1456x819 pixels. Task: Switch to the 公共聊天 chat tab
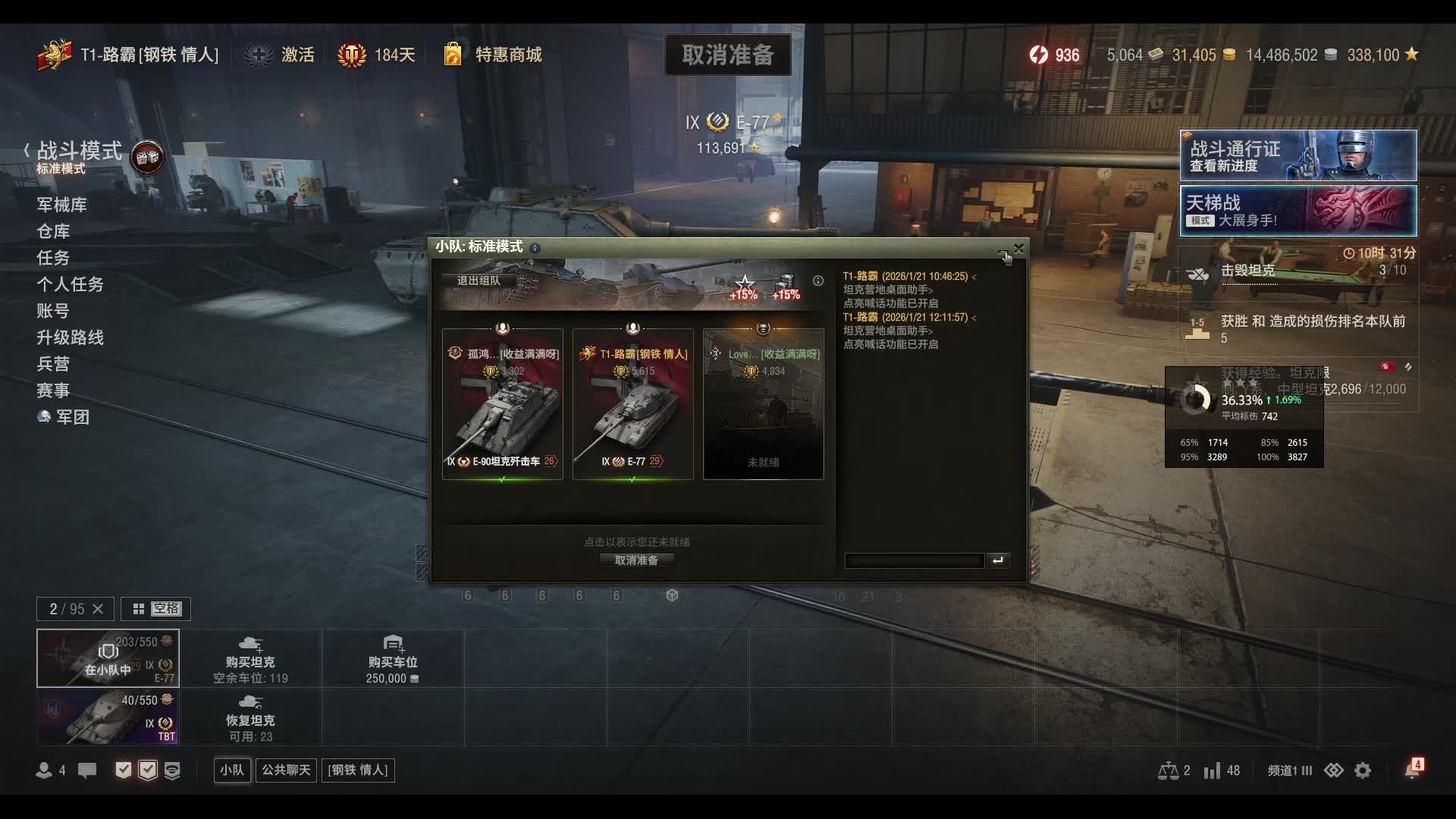[x=286, y=770]
